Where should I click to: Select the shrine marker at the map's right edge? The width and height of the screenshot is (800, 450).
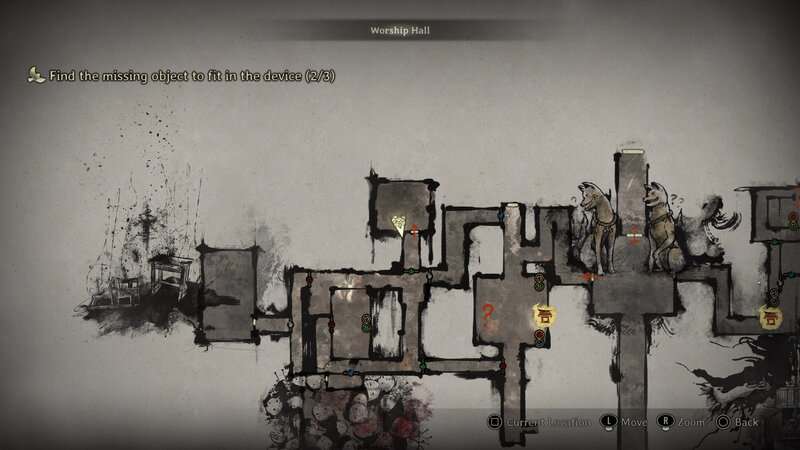coord(770,317)
